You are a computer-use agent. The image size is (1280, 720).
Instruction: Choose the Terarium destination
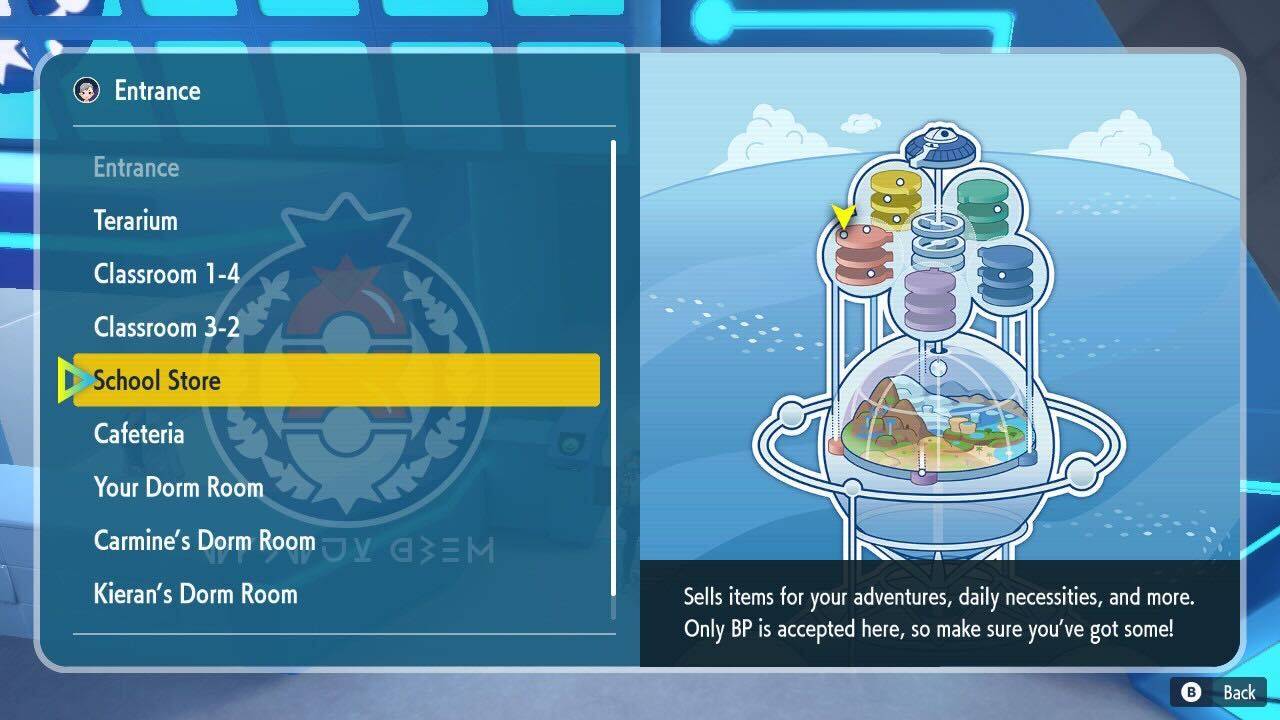[x=134, y=220]
